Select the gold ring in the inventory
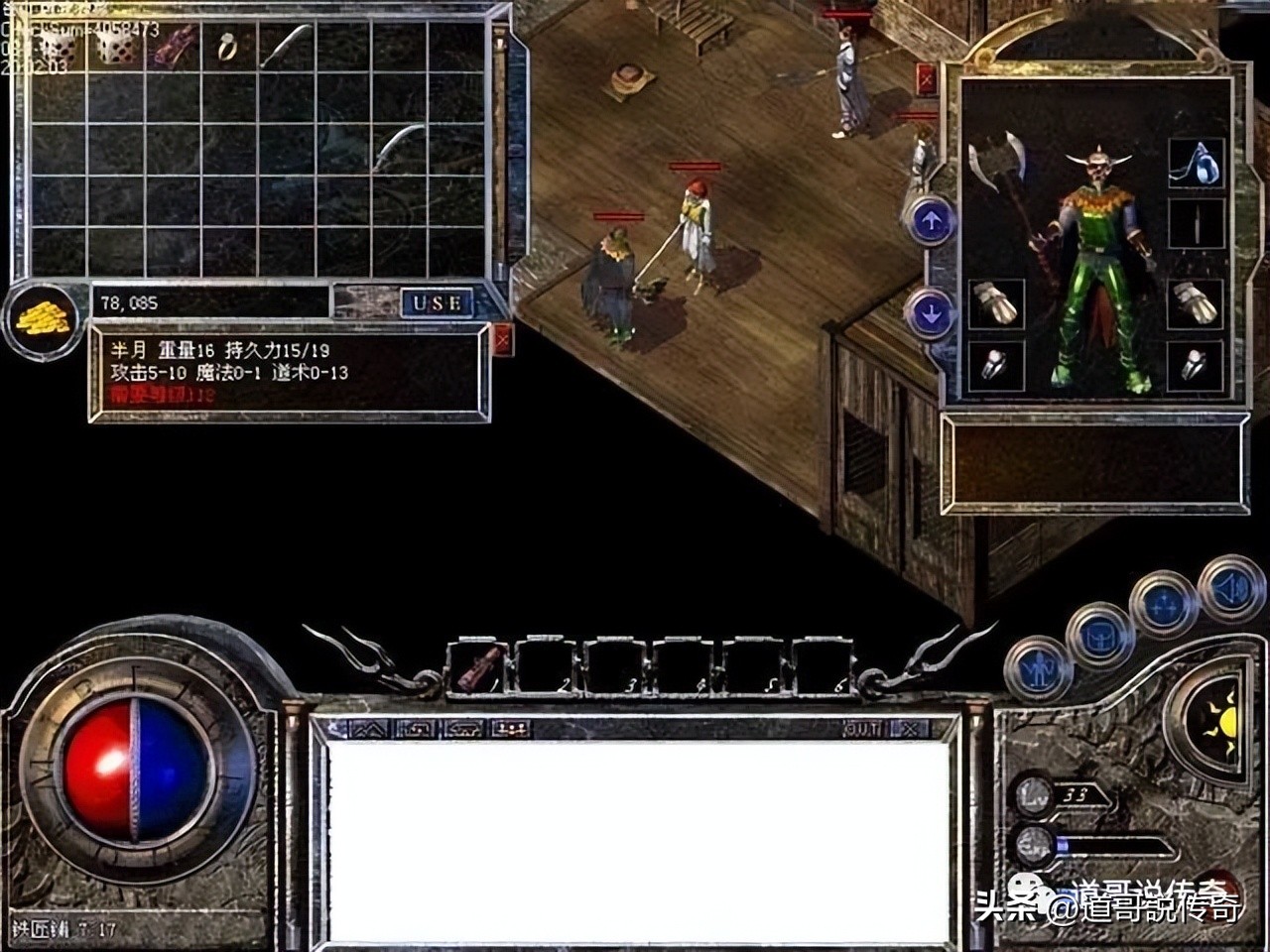 point(228,47)
